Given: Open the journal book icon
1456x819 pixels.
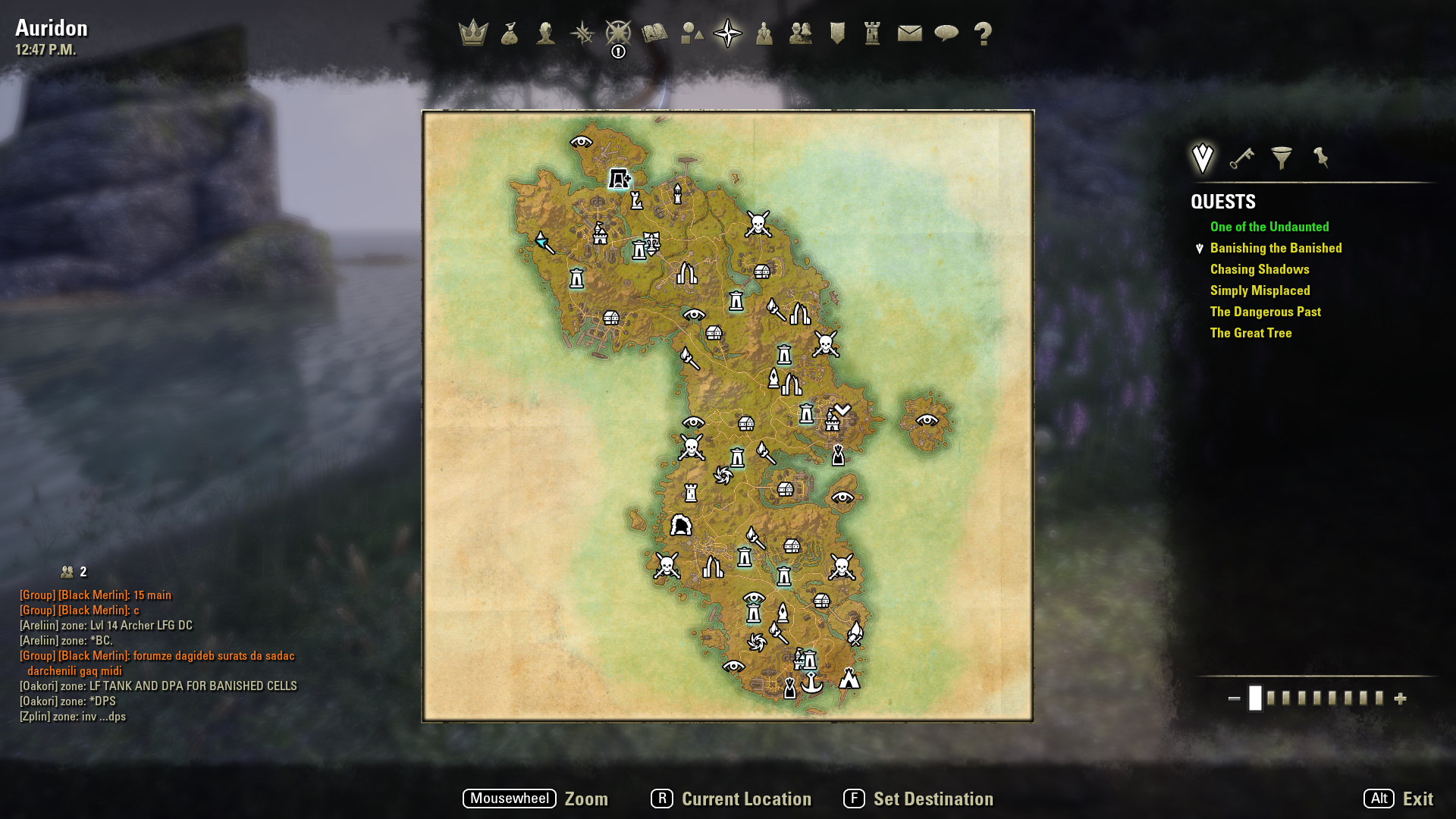Looking at the screenshot, I should 654,33.
